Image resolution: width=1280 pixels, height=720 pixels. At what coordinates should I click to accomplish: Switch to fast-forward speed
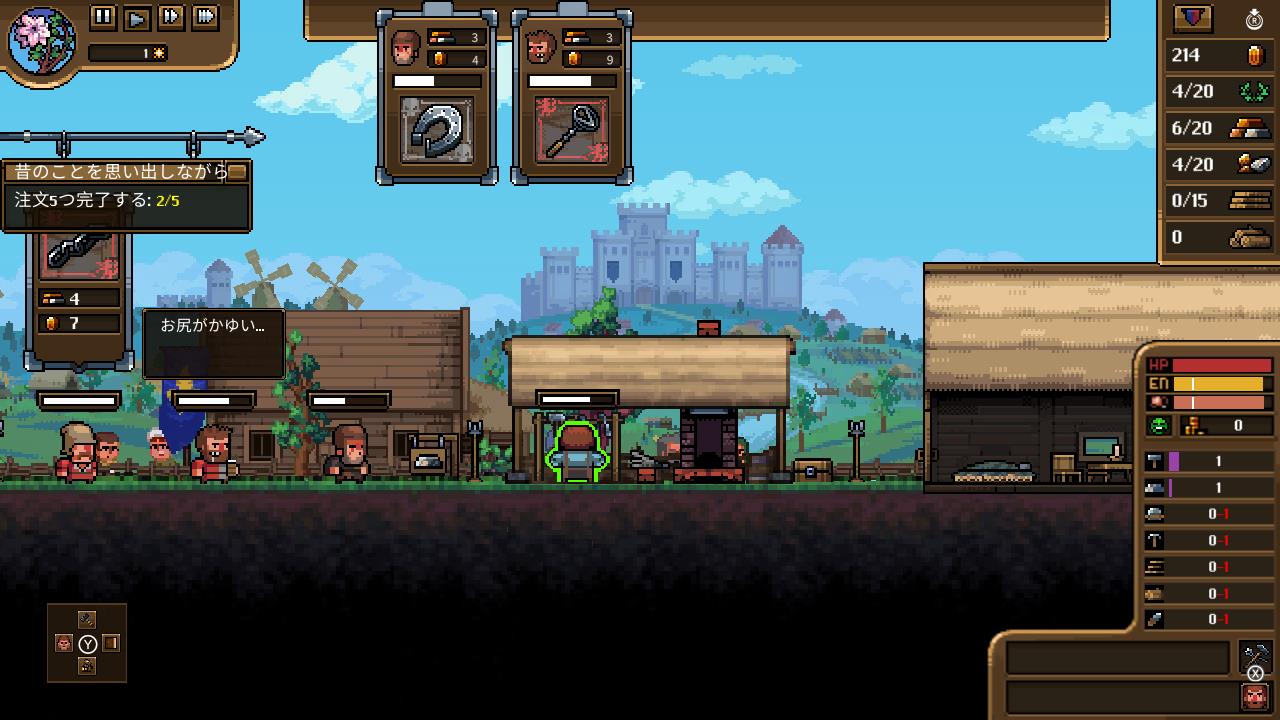click(x=171, y=16)
